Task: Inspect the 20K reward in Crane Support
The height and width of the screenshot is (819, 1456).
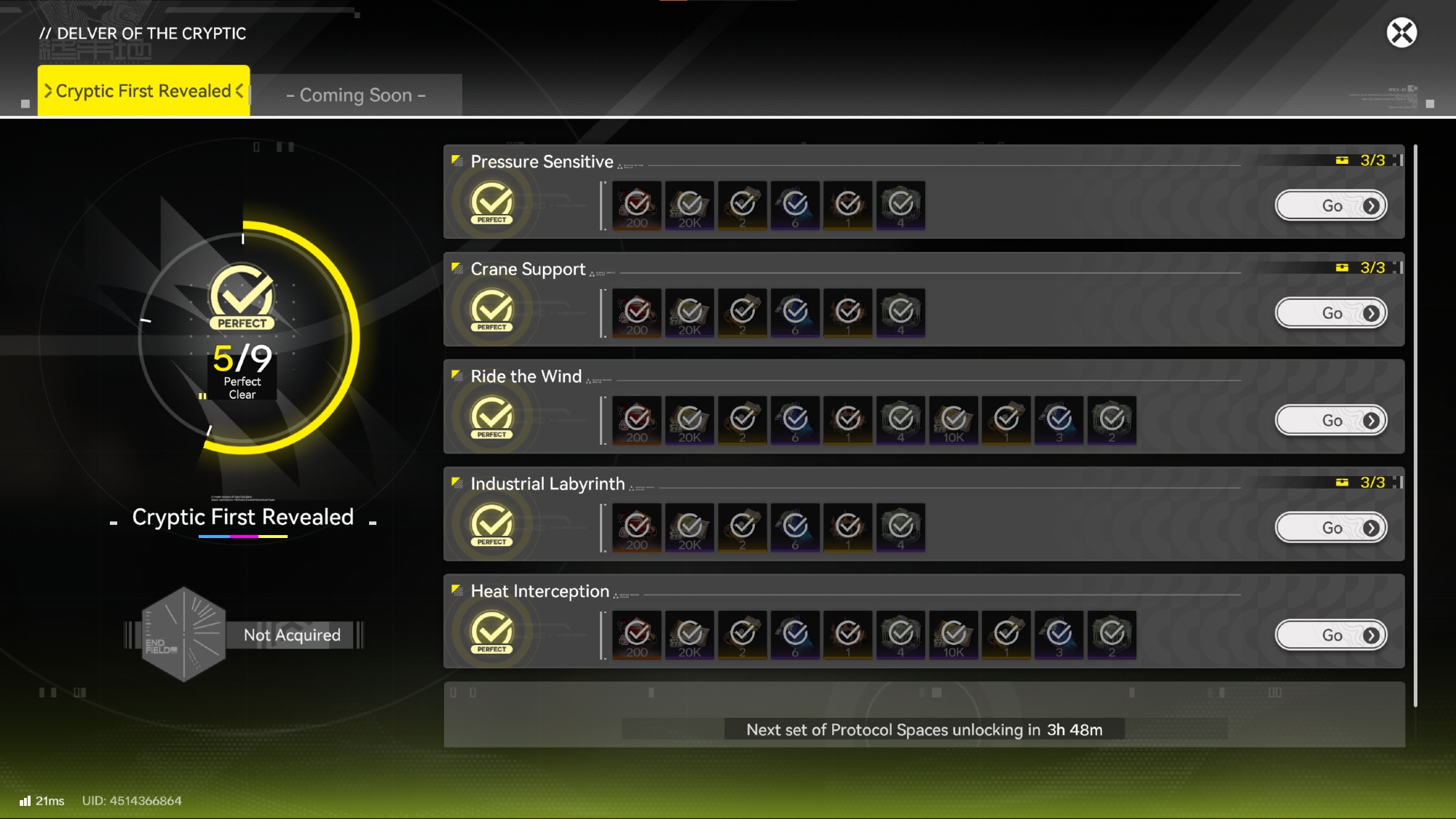Action: [689, 313]
